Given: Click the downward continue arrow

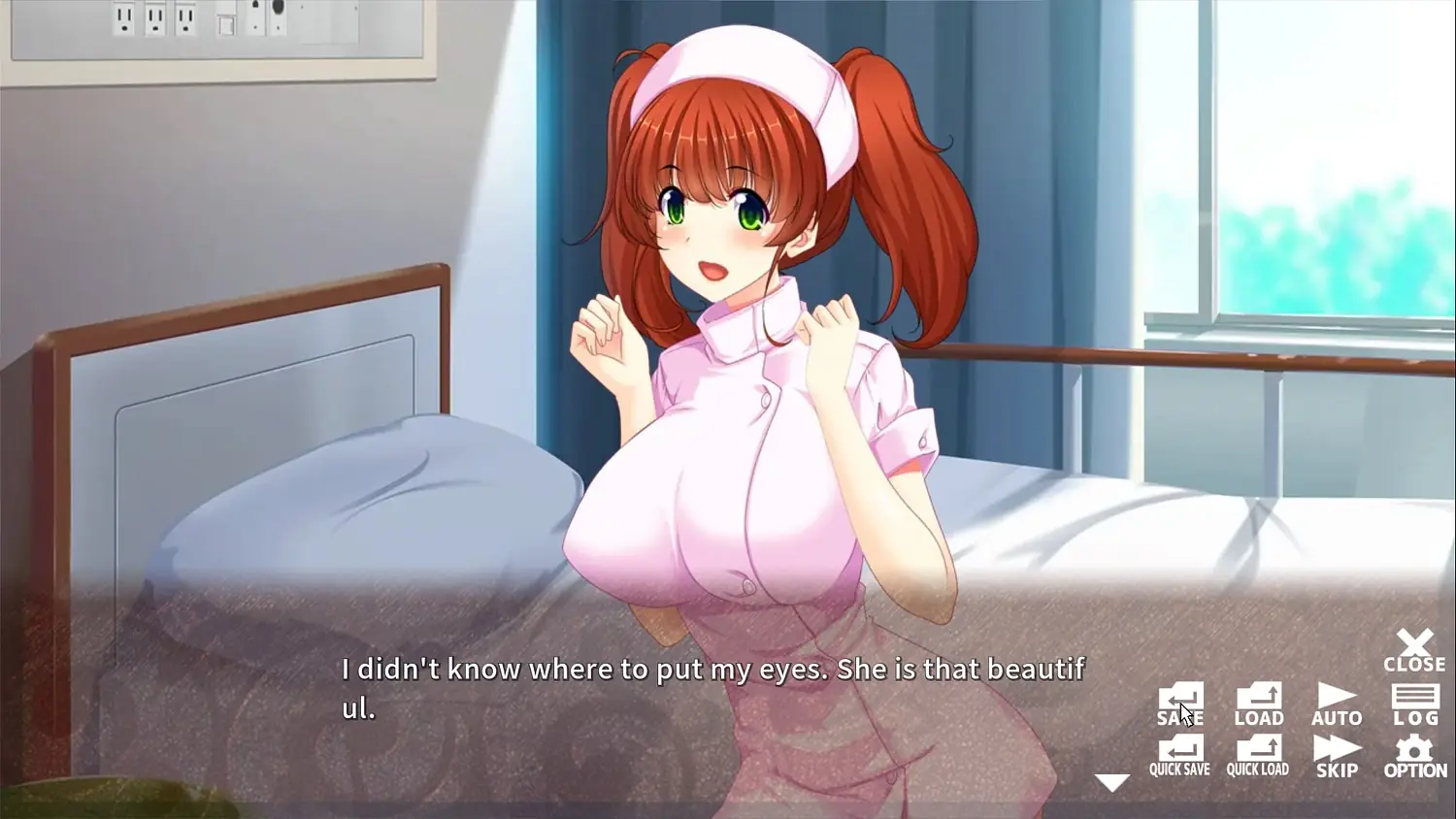Looking at the screenshot, I should point(1110,781).
